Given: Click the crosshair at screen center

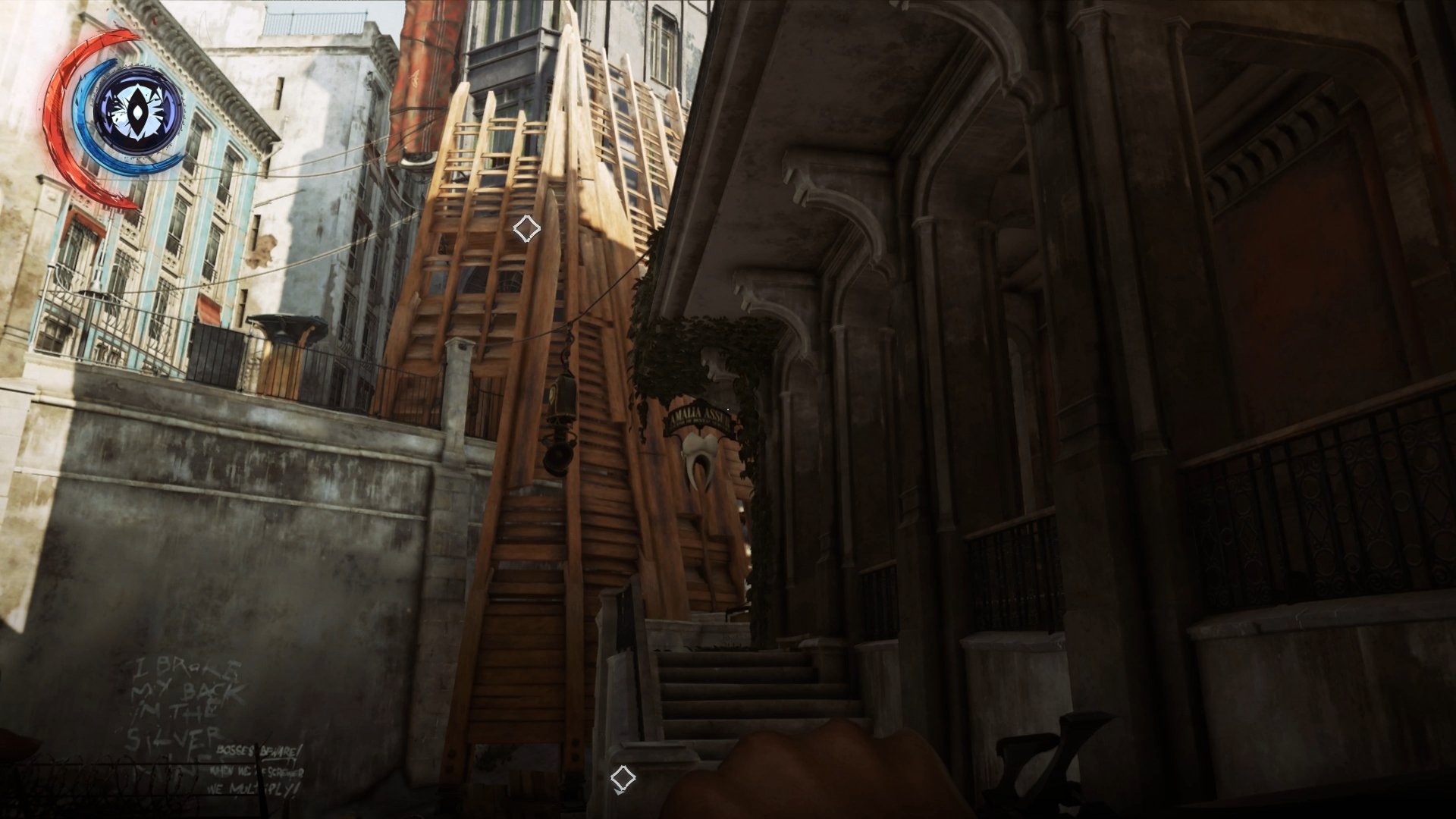Looking at the screenshot, I should point(726,408).
